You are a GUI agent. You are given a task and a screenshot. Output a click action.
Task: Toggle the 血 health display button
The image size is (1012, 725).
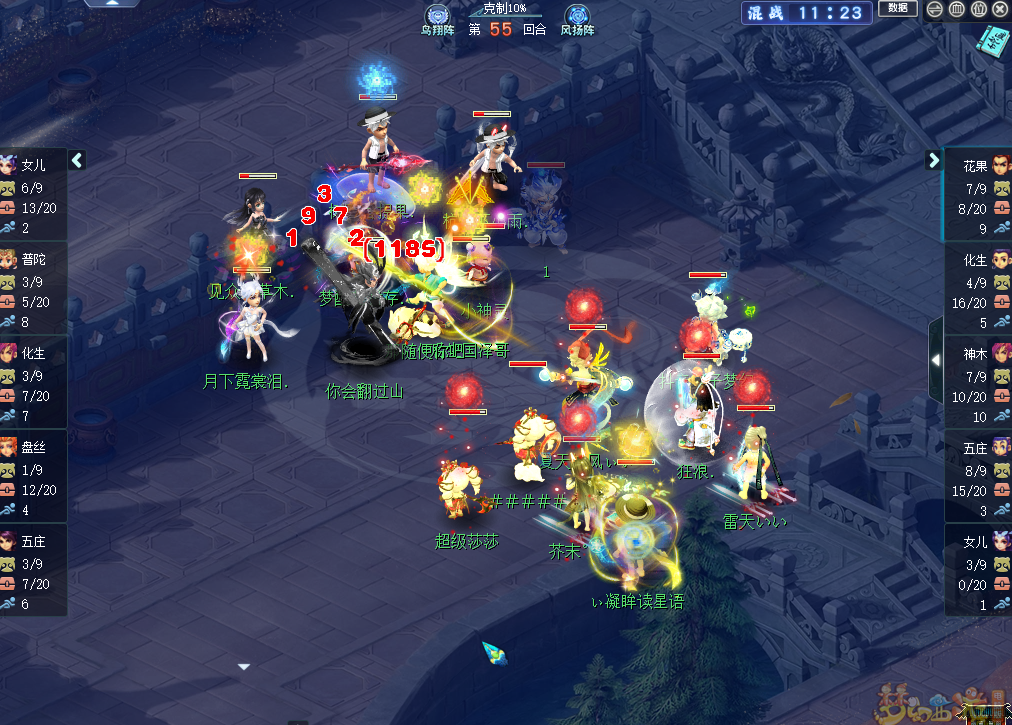coord(956,9)
